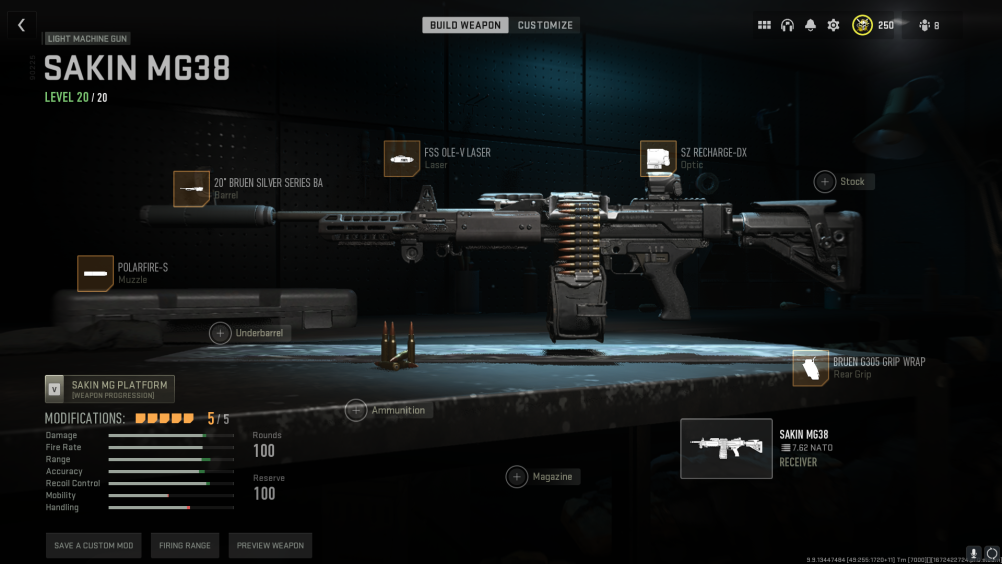
Task: Open settings with the gear icon
Action: 833,25
